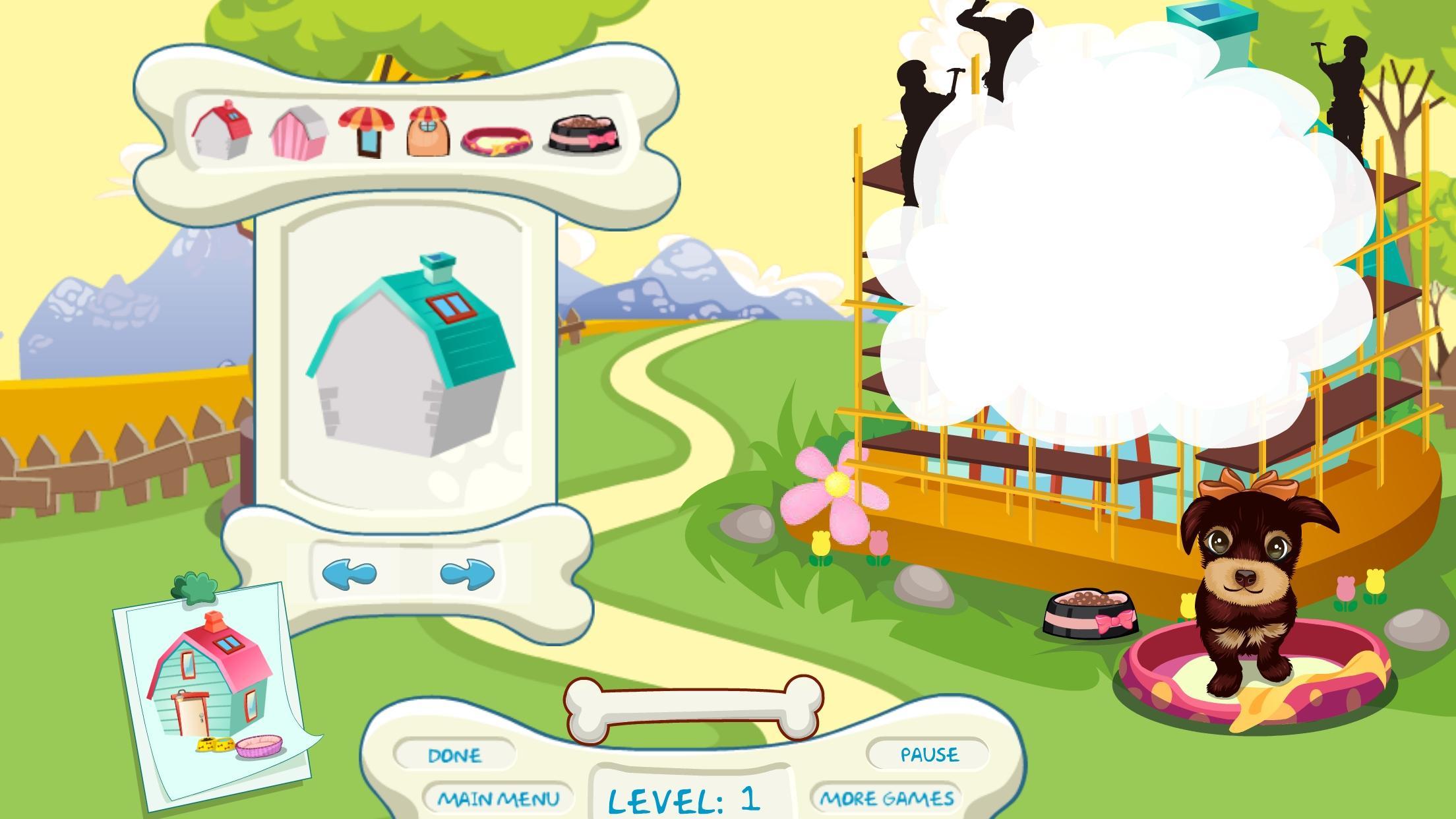Screen dimensions: 1456x819
Task: Choose the food bowl category icon
Action: (x=585, y=135)
